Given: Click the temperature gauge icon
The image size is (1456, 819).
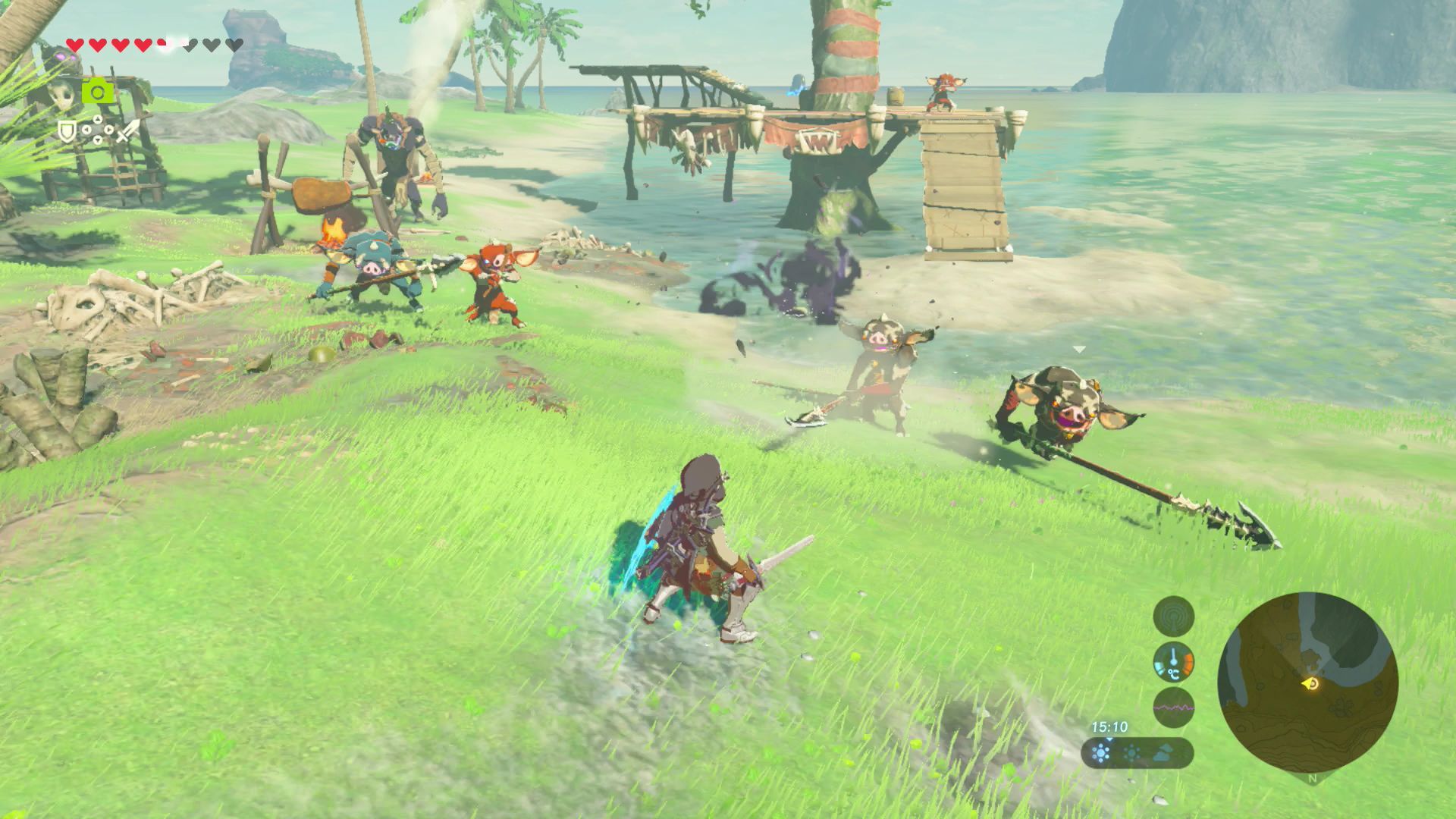Looking at the screenshot, I should 1173,662.
